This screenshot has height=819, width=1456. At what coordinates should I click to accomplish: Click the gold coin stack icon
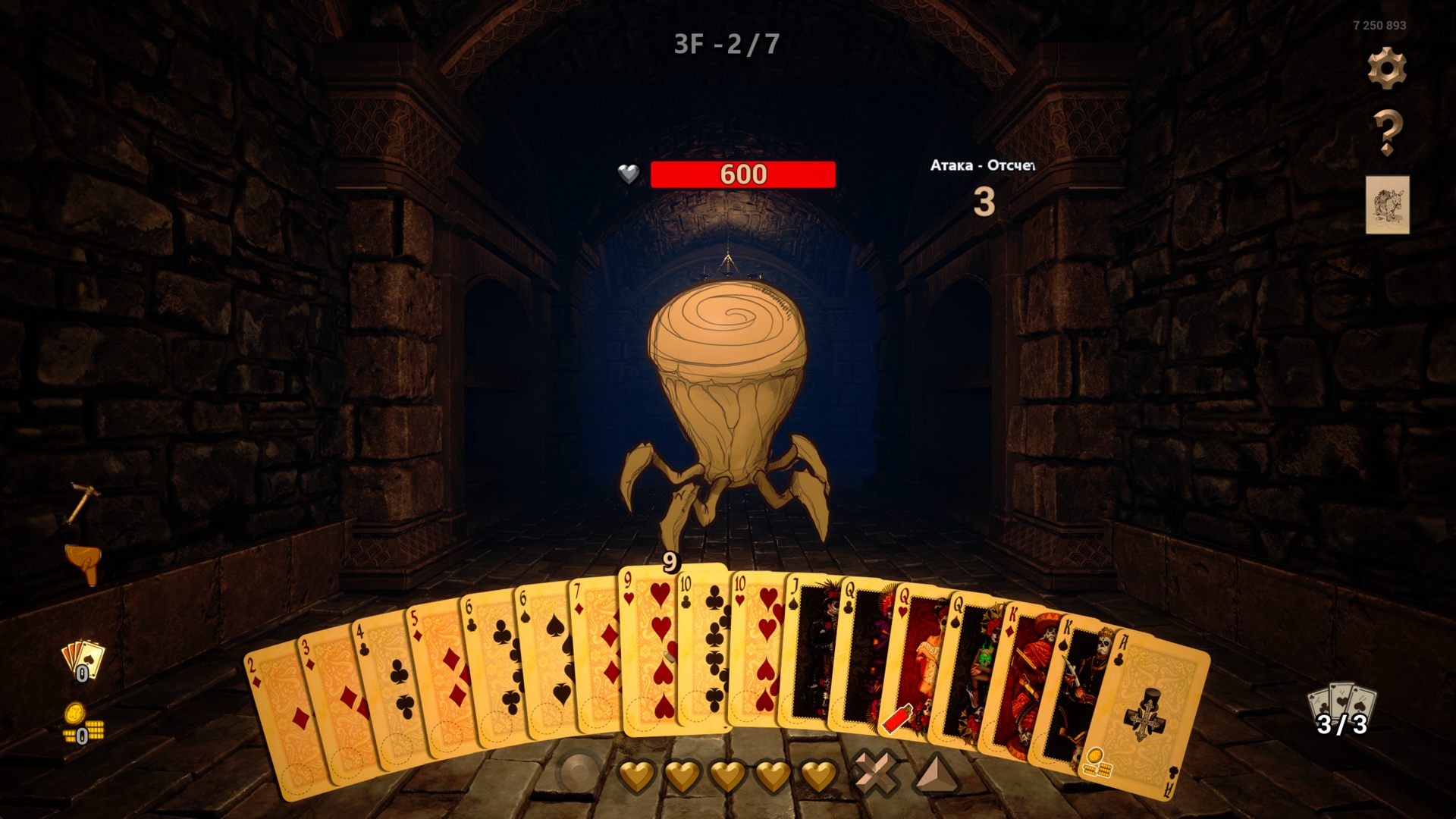point(81,724)
